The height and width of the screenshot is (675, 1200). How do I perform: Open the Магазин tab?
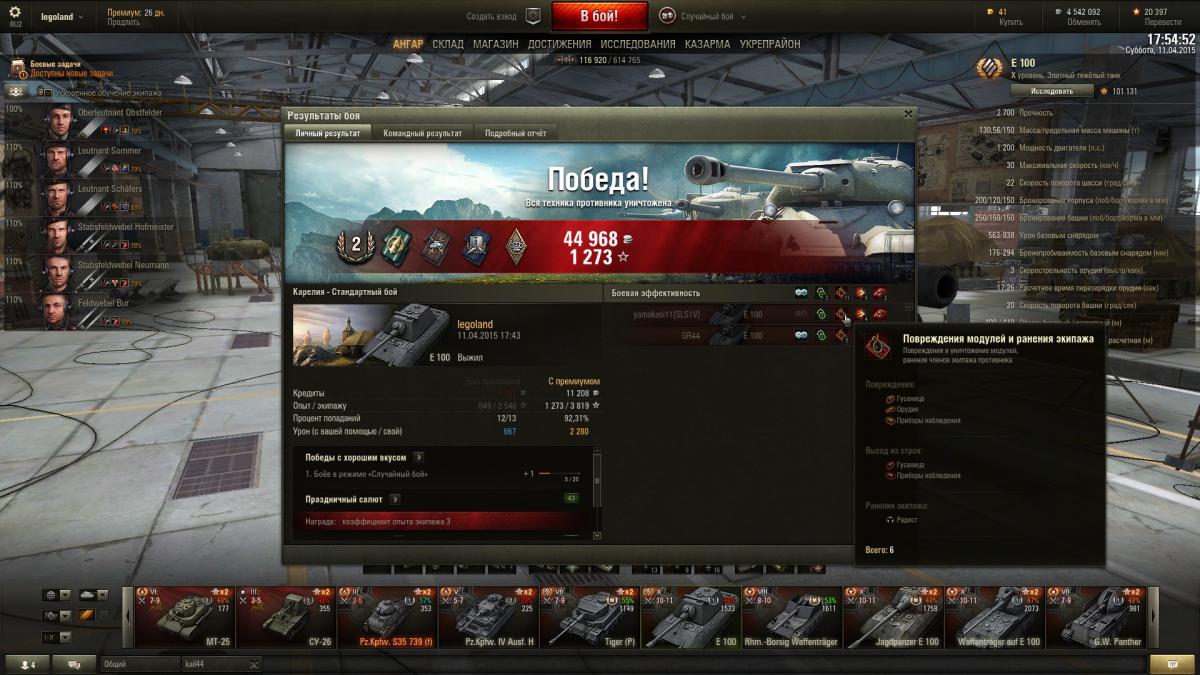(495, 44)
